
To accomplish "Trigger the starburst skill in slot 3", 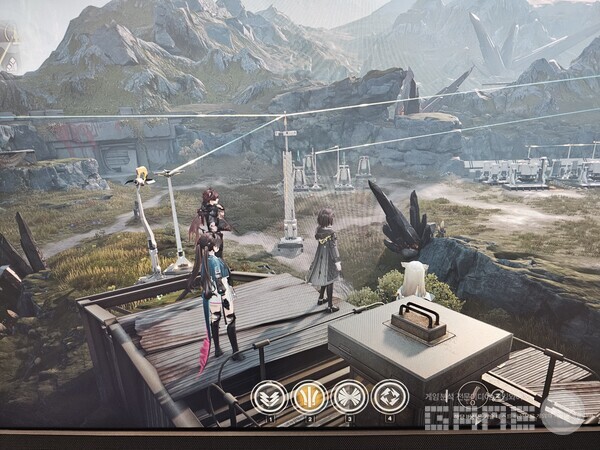I will coord(349,397).
